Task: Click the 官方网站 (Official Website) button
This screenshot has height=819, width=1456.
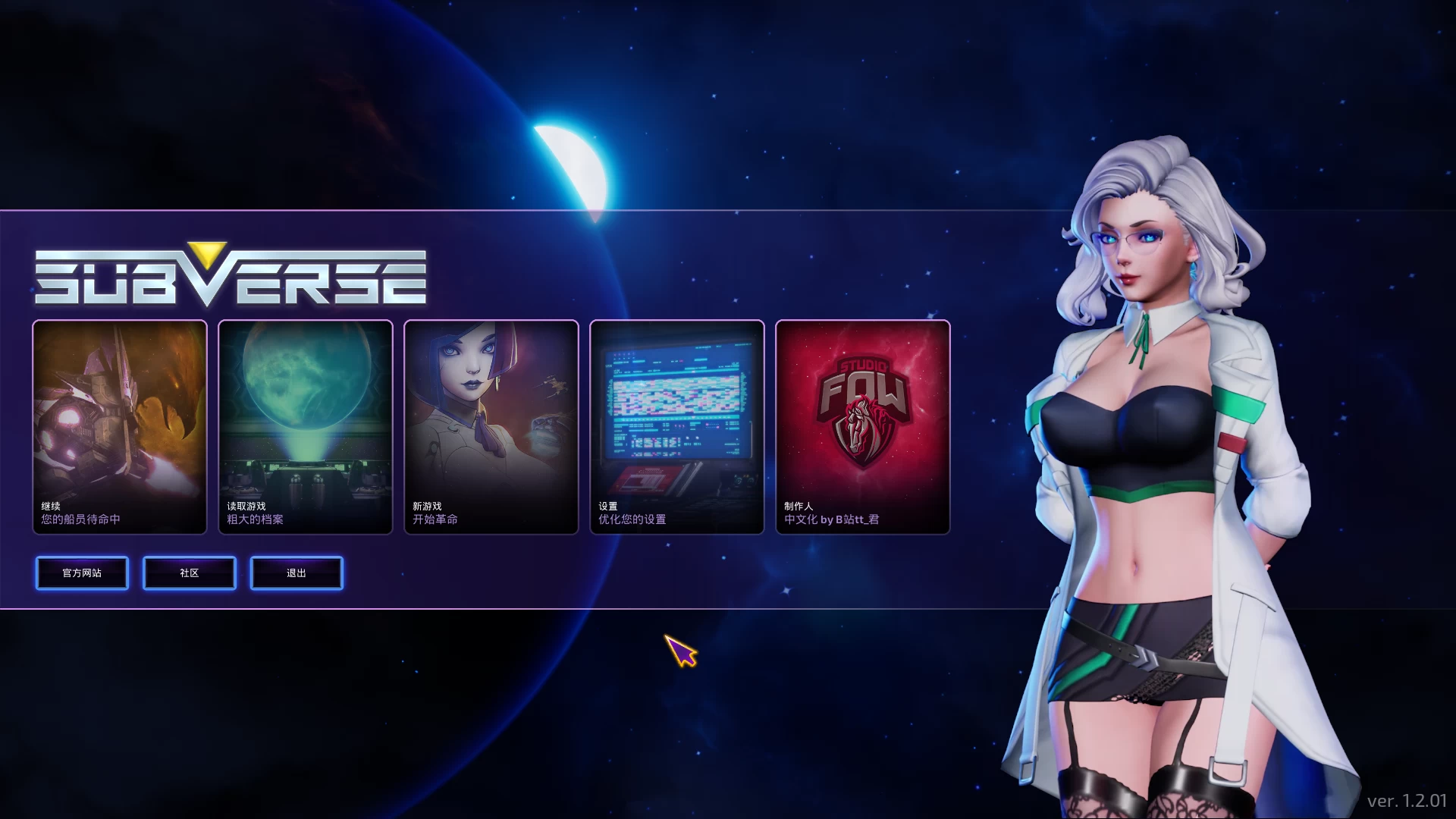Action: (x=82, y=573)
